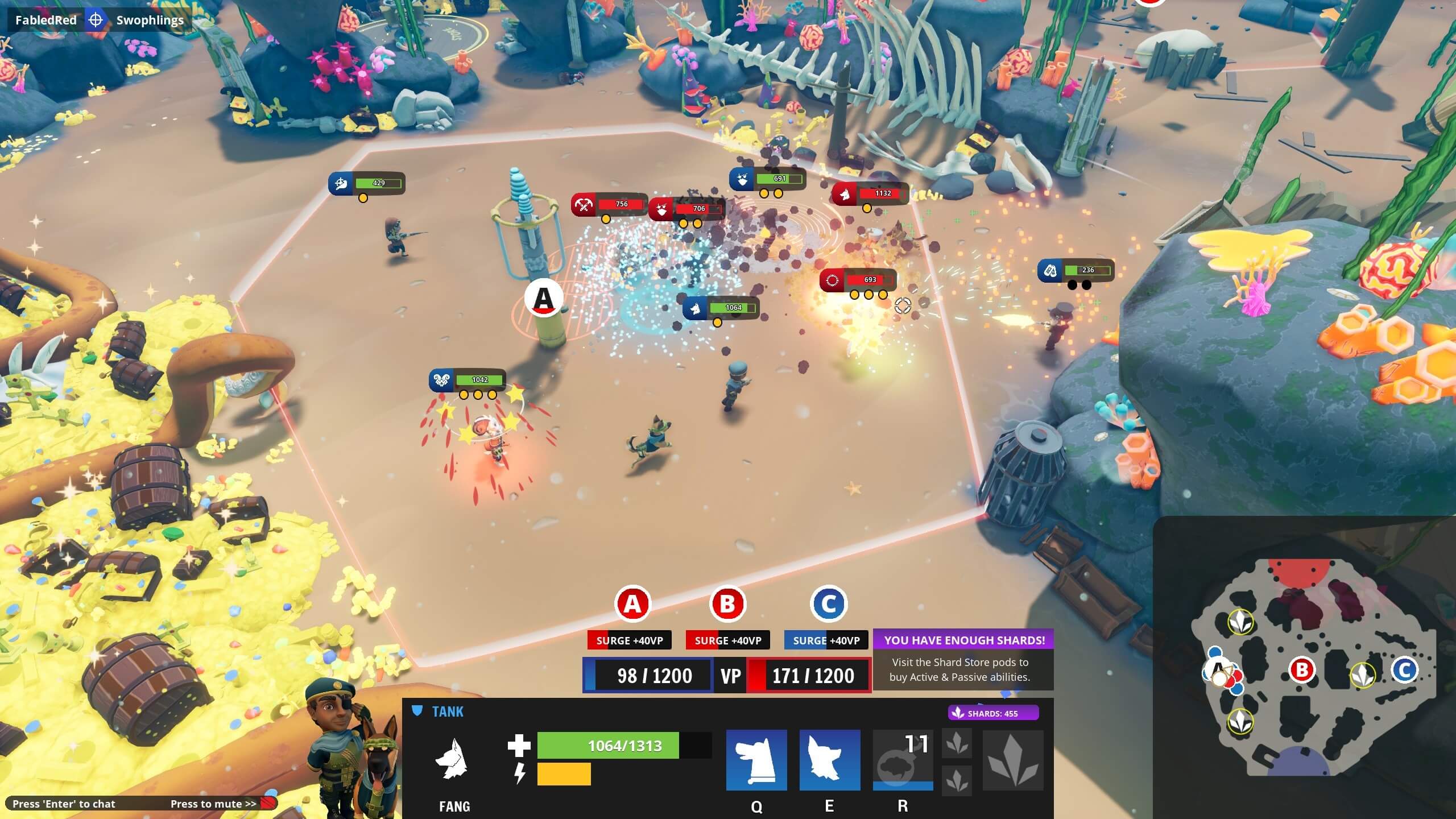1456x819 pixels.
Task: Open the Shards counter showing 455
Action: 993,713
